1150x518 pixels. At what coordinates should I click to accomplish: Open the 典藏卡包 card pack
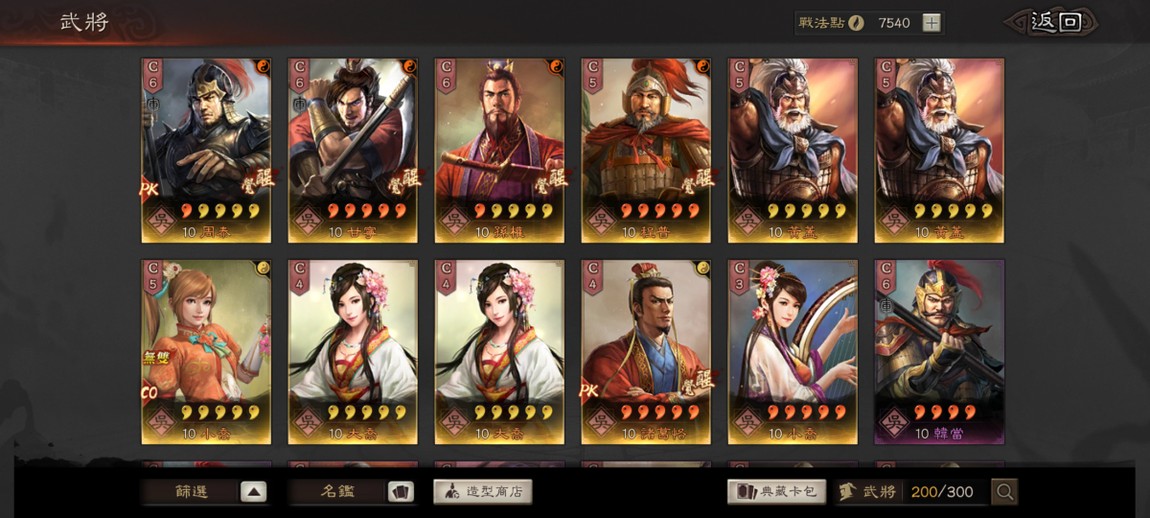(777, 491)
